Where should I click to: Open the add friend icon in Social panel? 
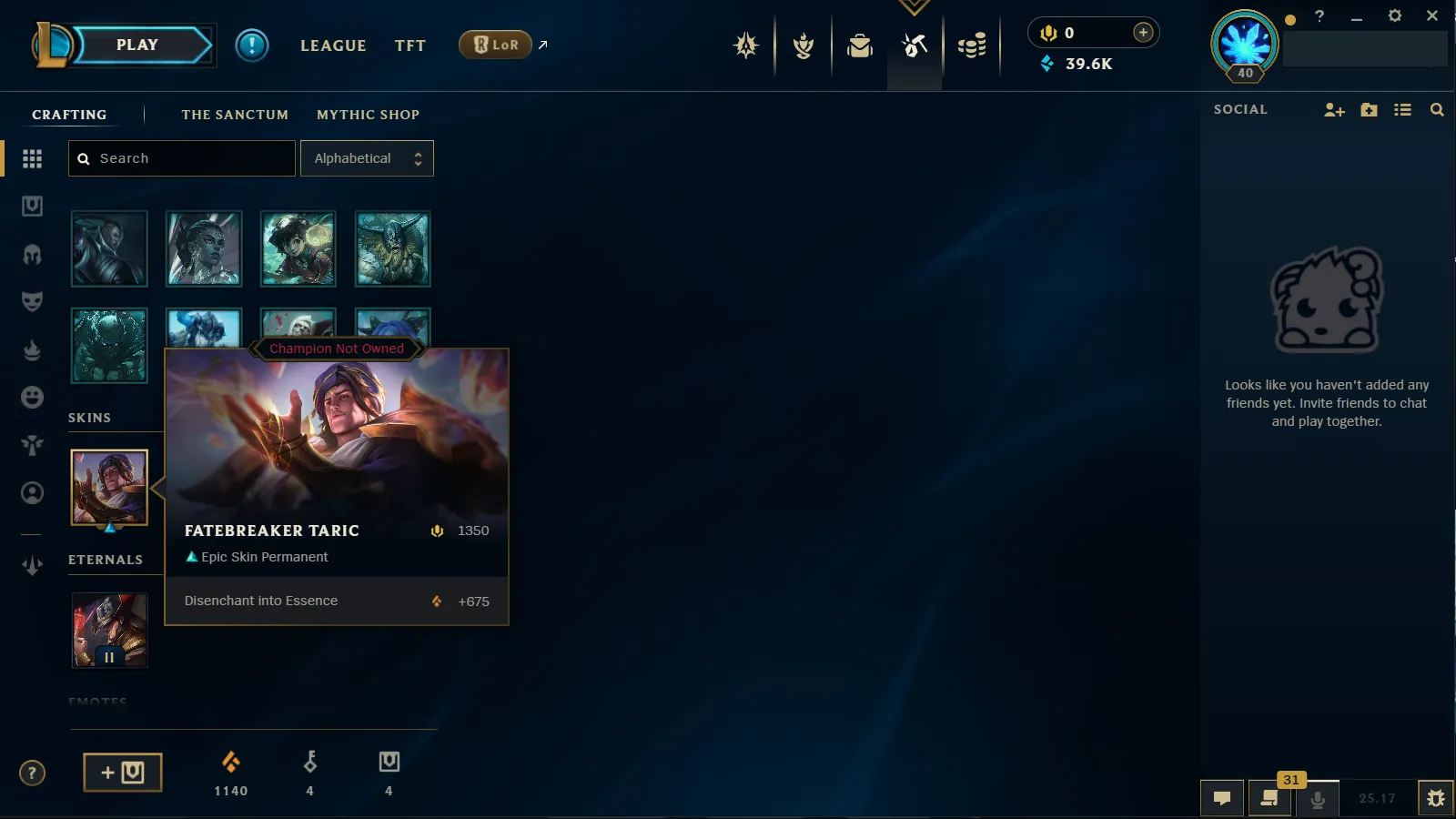click(1335, 109)
